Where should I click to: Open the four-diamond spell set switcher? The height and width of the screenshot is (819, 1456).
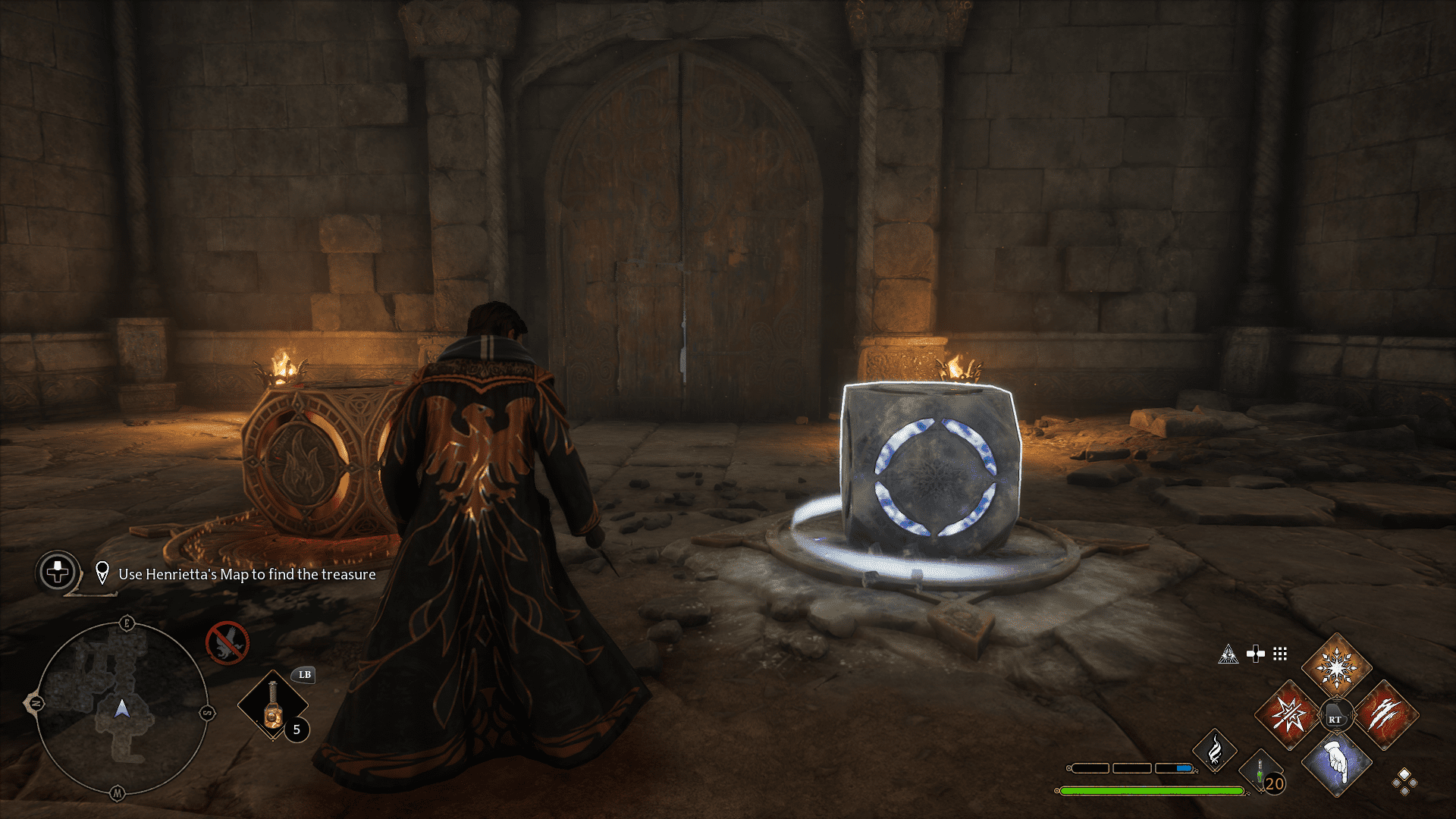[x=1404, y=783]
